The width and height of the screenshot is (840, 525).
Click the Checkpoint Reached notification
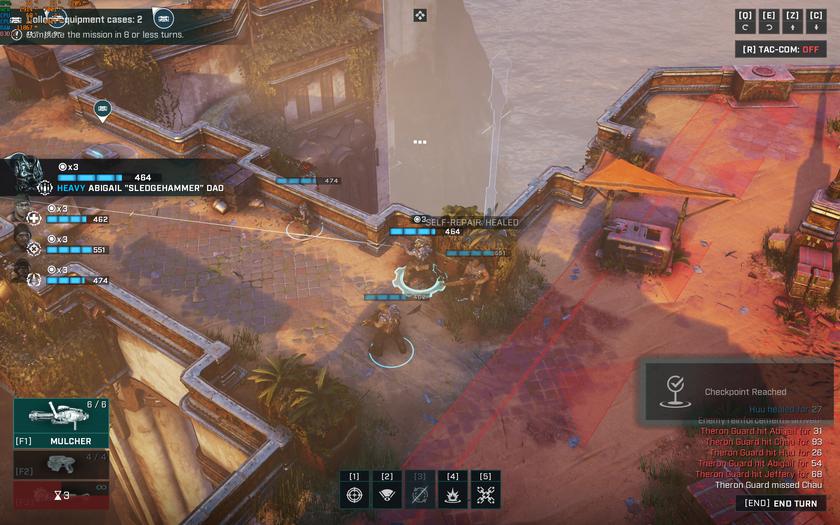pos(738,392)
